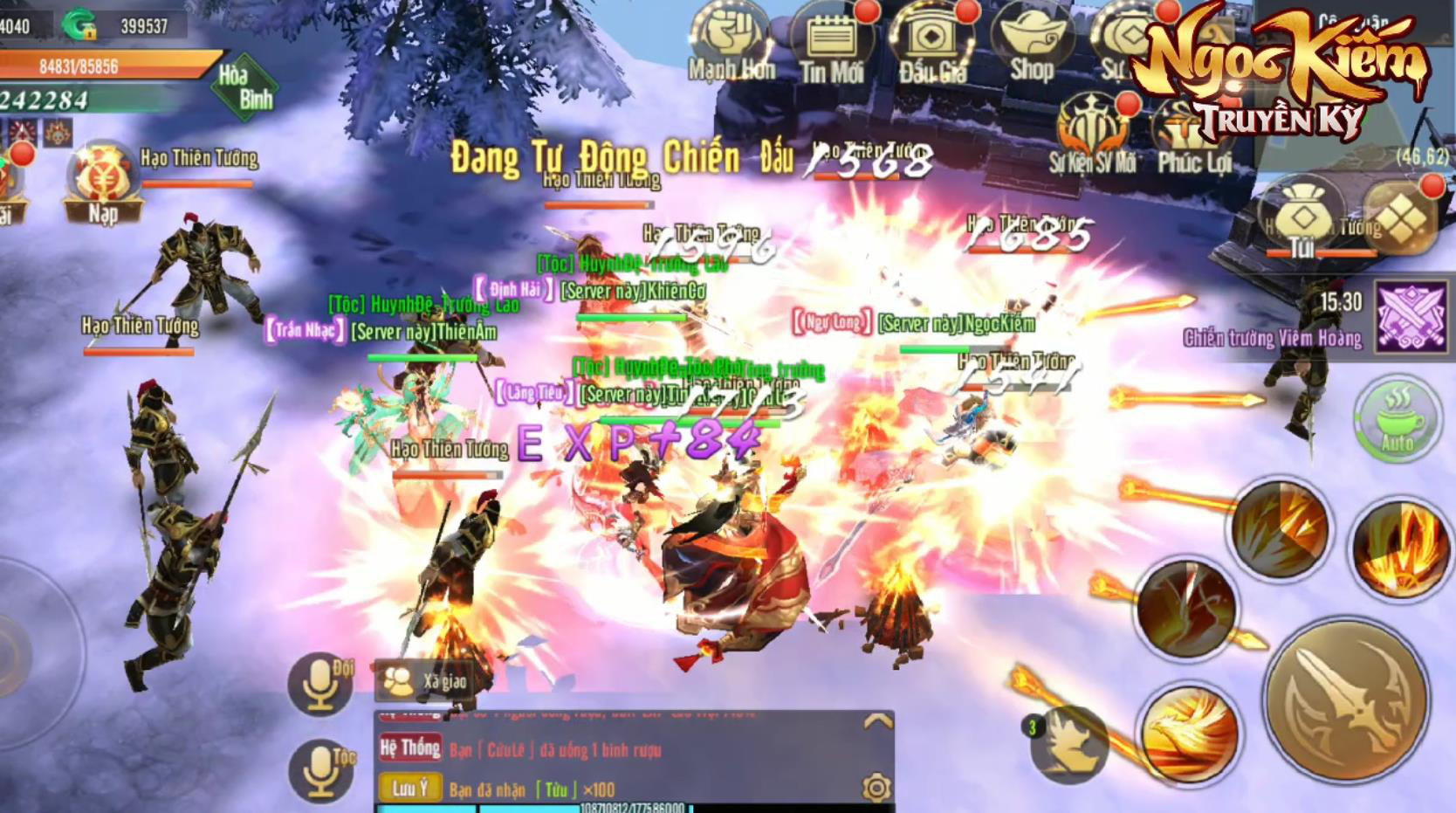
Task: Open chat settings gear icon
Action: click(x=876, y=788)
